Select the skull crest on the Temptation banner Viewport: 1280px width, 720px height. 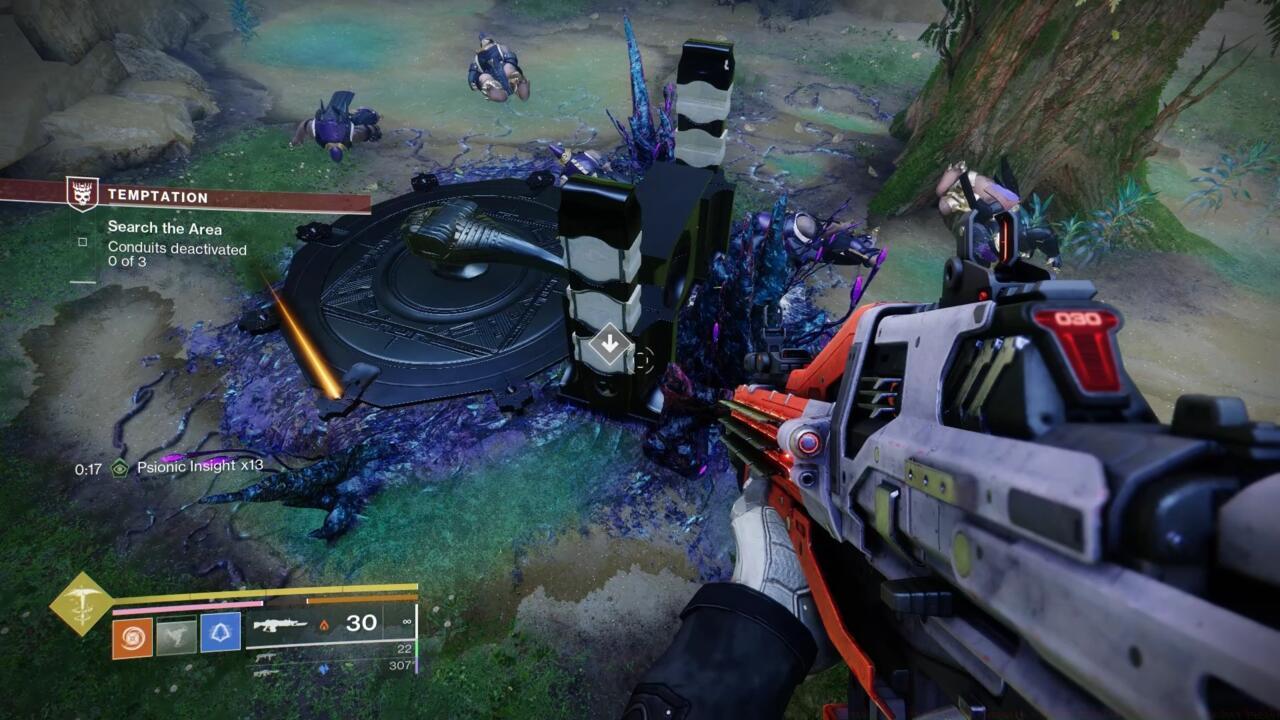coord(82,193)
